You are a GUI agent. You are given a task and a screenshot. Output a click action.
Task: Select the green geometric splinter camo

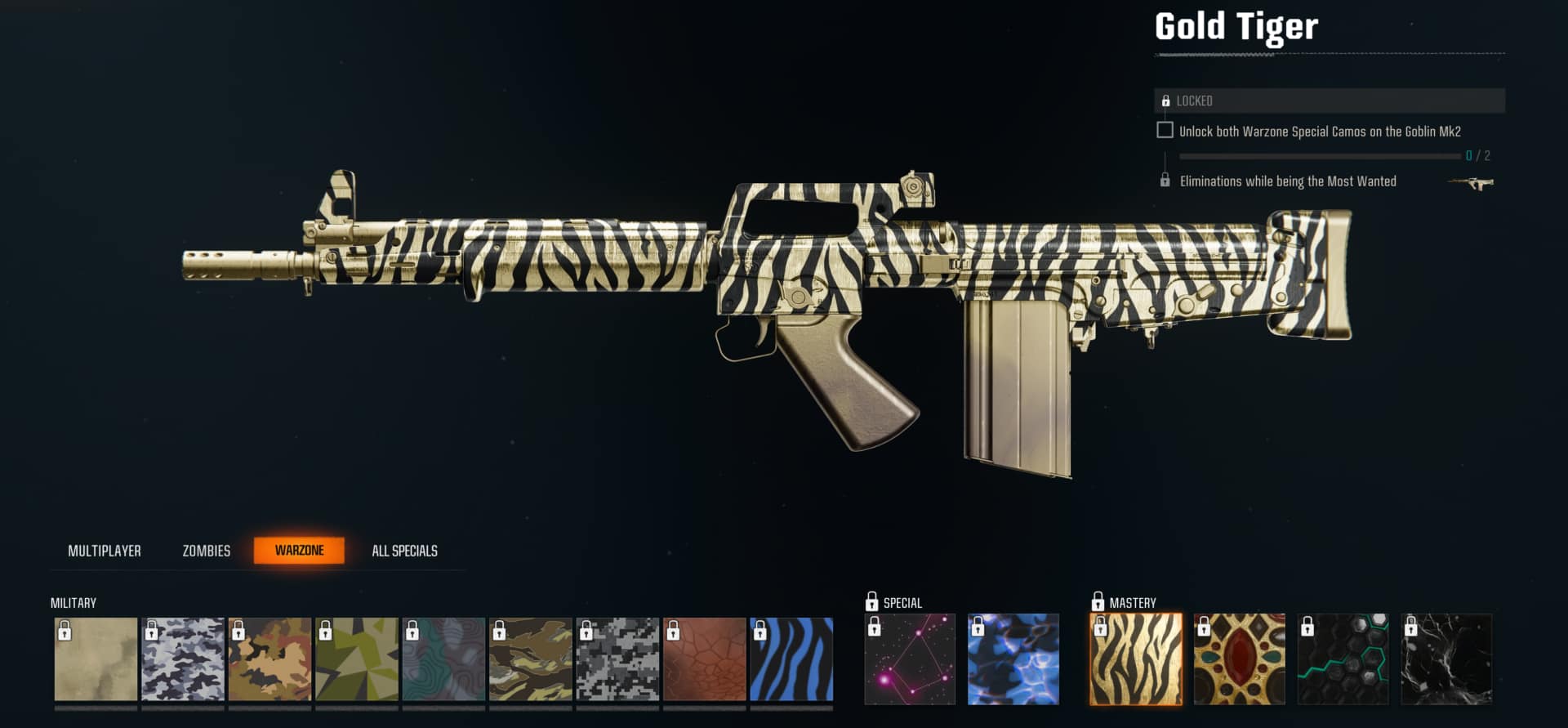tap(357, 659)
